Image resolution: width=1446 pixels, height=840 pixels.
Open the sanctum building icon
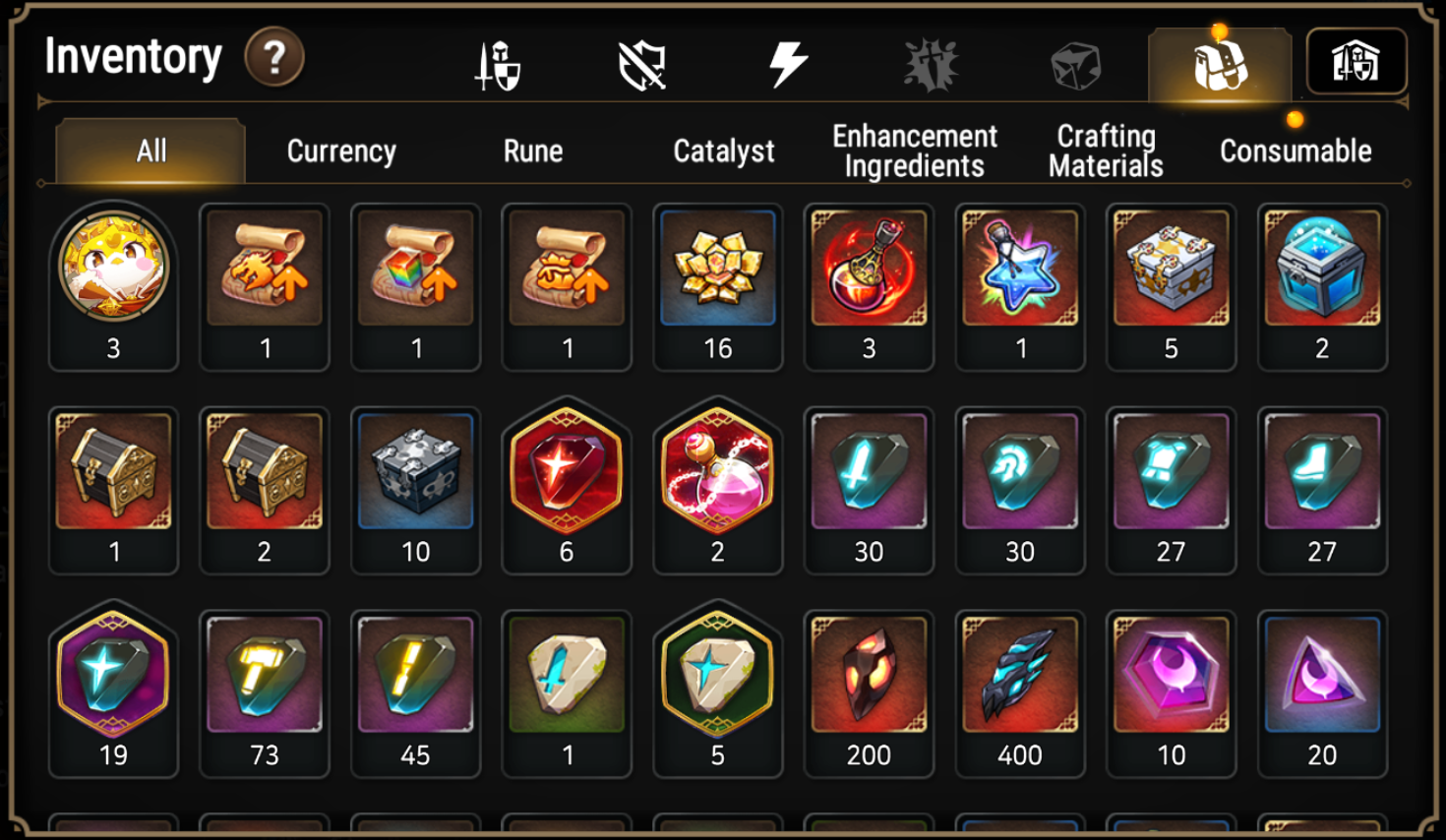pyautogui.click(x=1356, y=63)
